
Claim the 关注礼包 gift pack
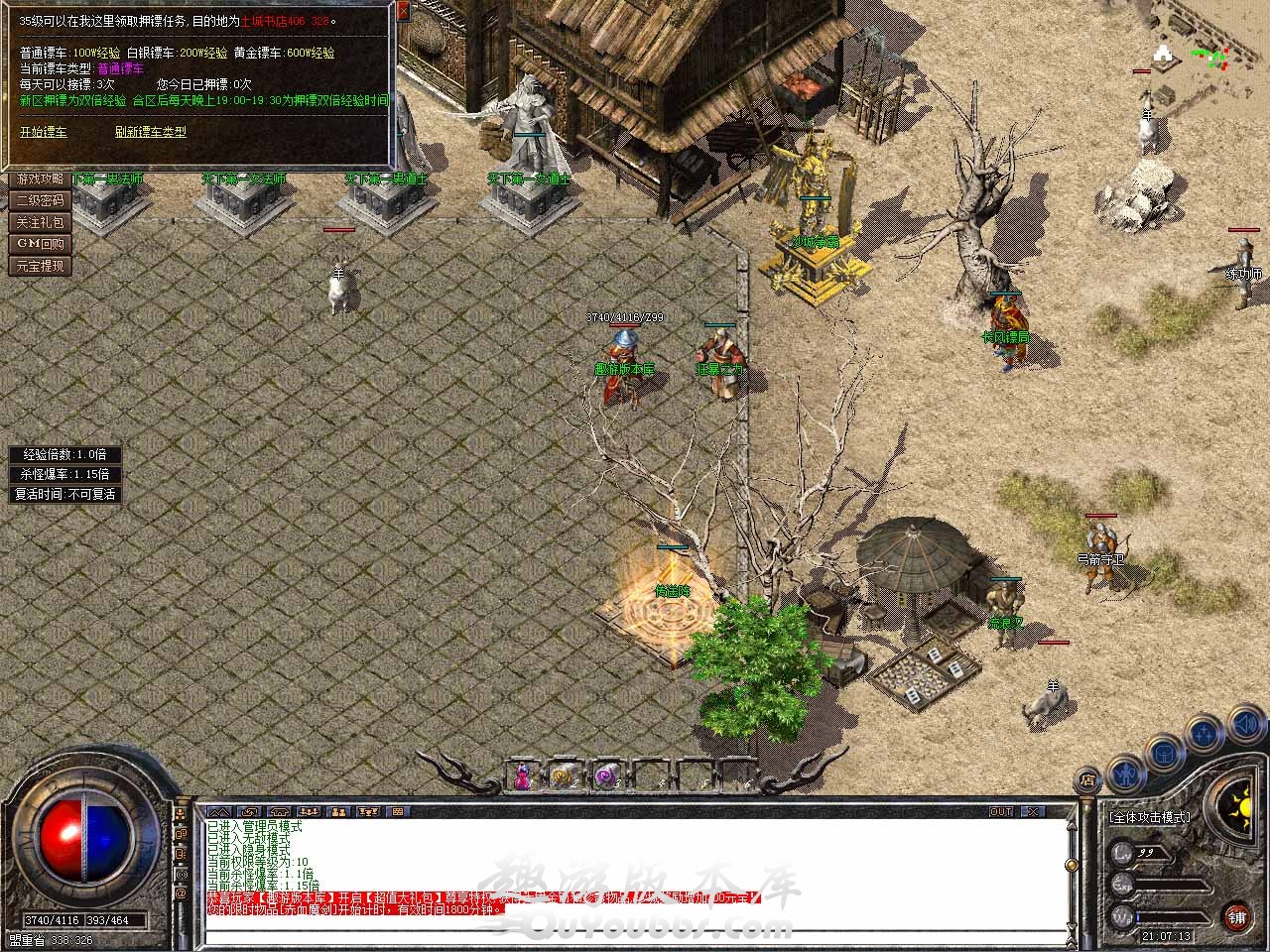point(40,223)
